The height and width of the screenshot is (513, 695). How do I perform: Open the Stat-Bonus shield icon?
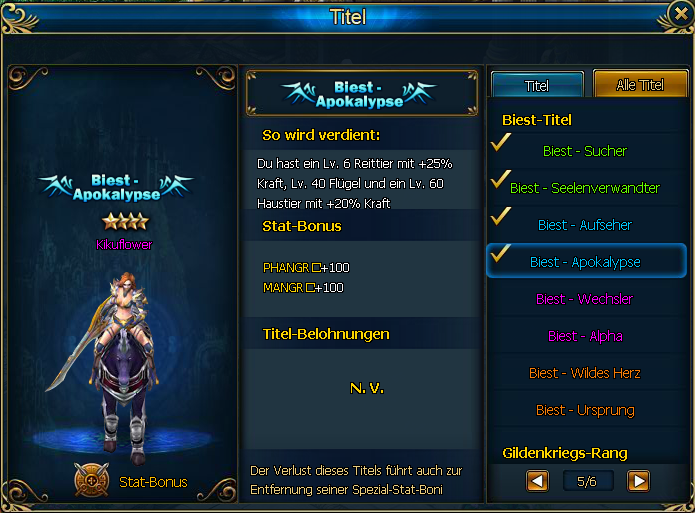[x=91, y=481]
